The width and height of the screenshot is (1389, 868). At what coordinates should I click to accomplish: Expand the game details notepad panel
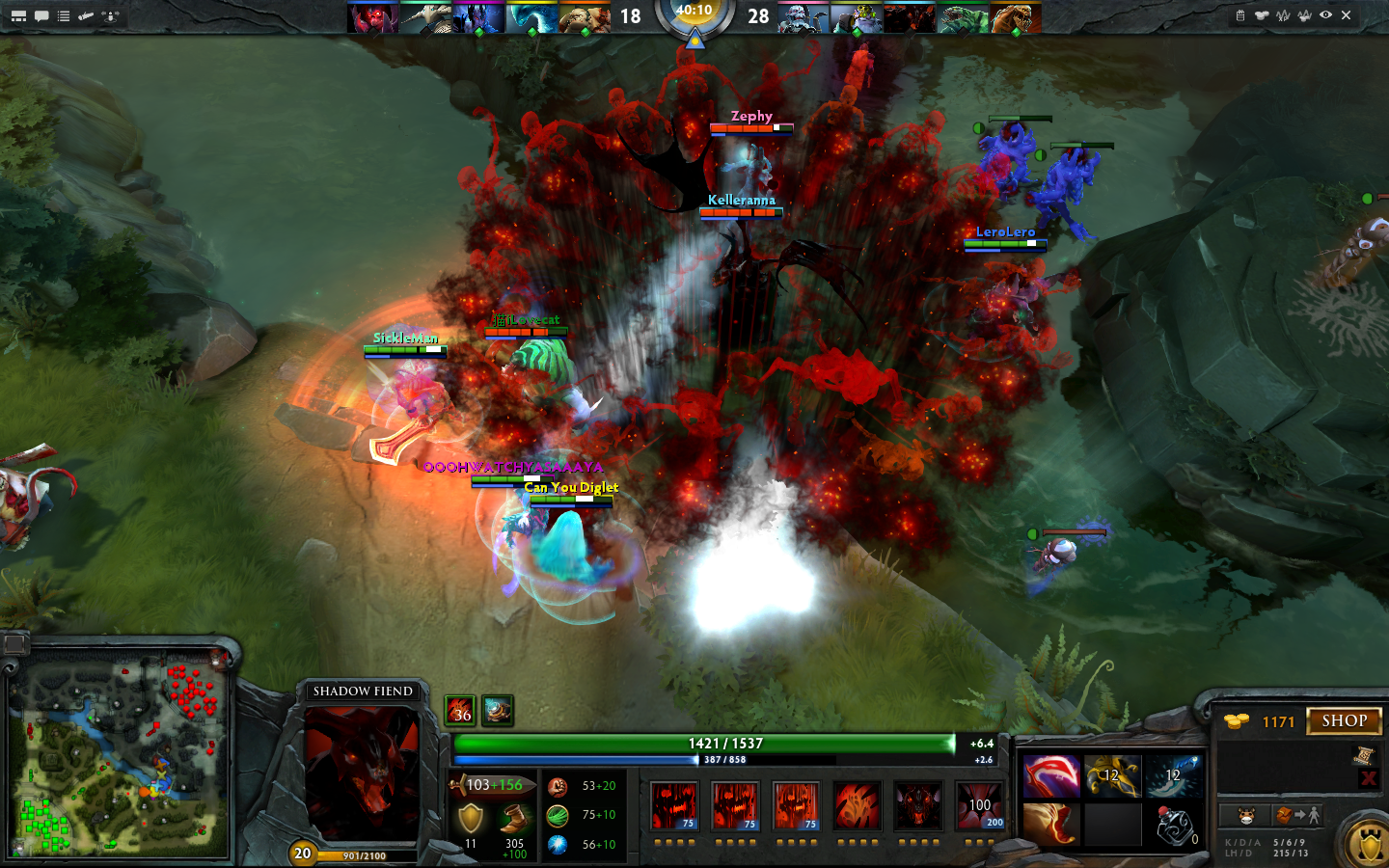coord(1241,15)
